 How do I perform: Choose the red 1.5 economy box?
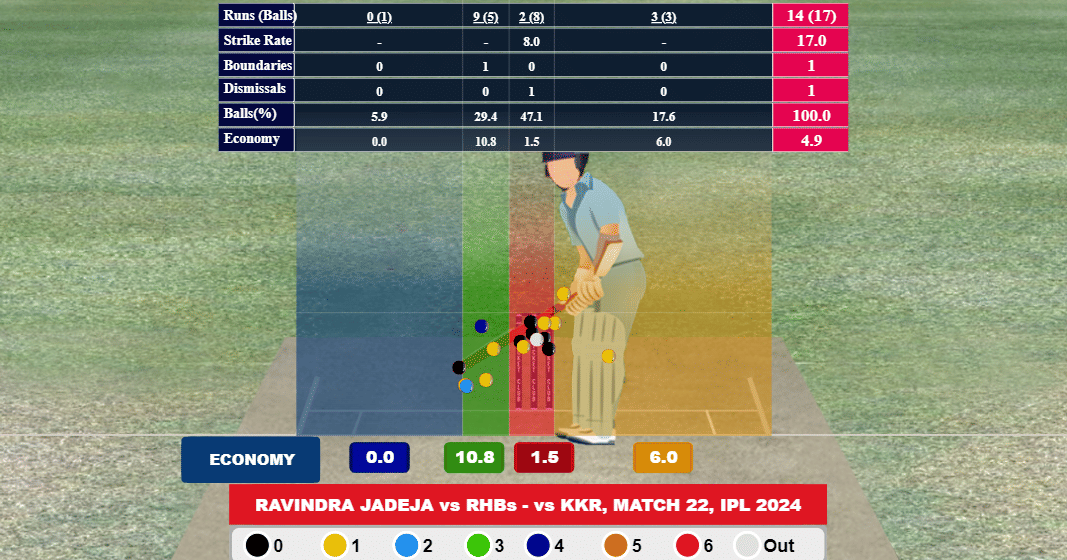click(x=543, y=458)
